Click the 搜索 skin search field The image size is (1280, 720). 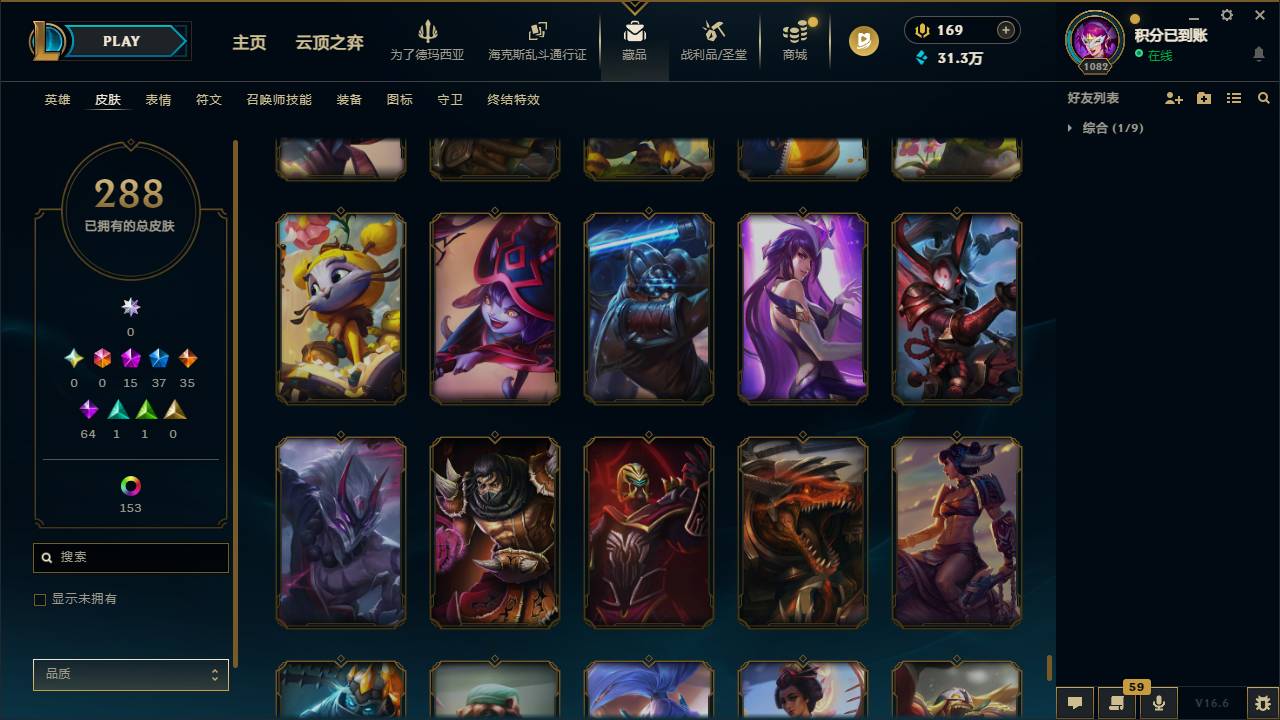[x=130, y=557]
